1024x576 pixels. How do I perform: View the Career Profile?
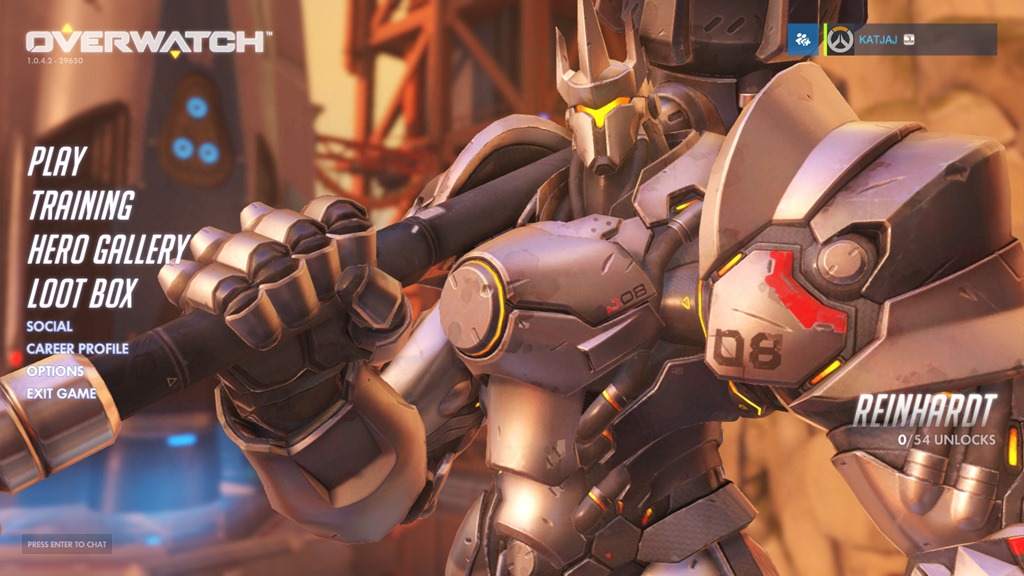coord(77,349)
